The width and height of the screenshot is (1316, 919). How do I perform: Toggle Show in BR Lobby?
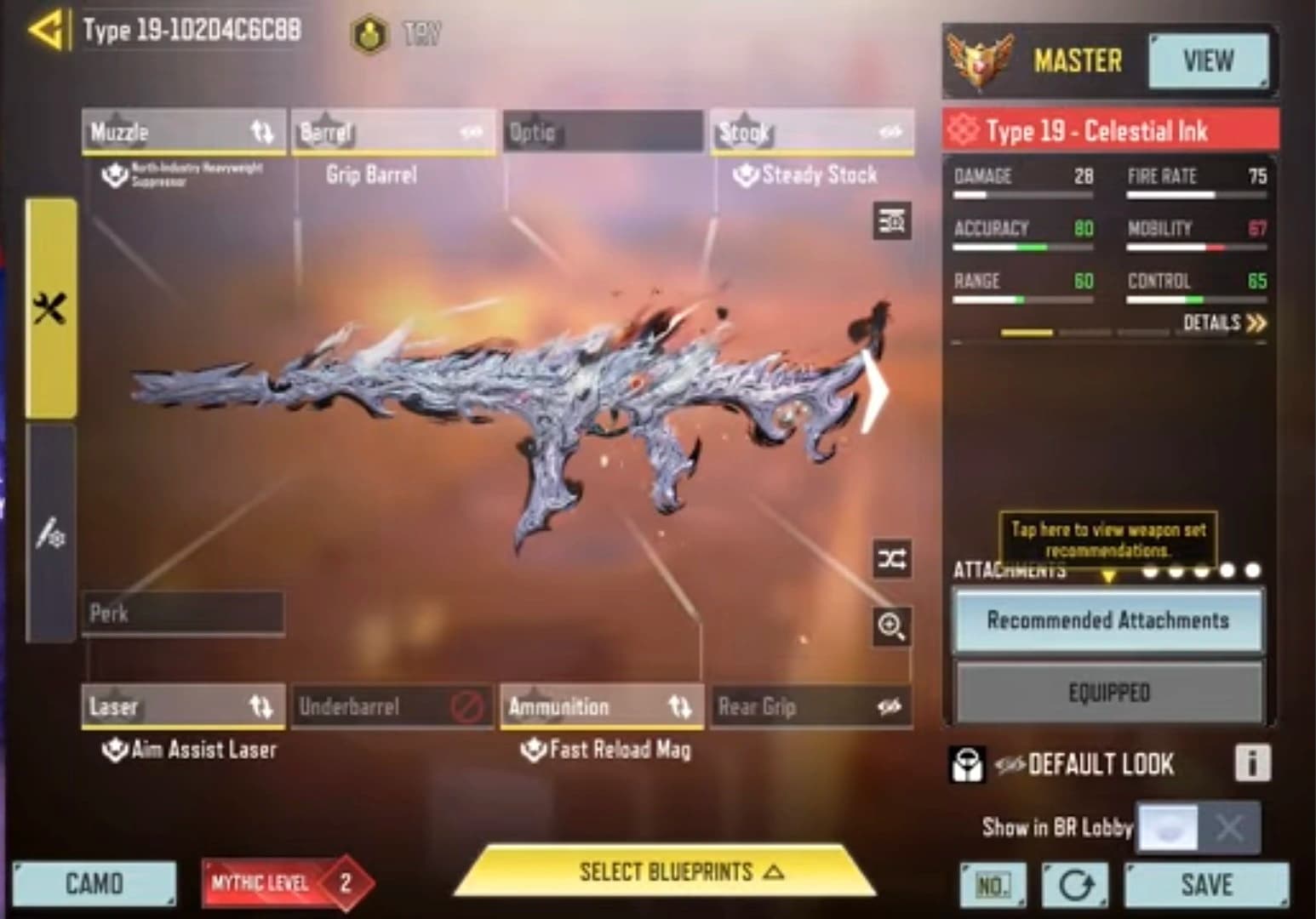pyautogui.click(x=1198, y=826)
